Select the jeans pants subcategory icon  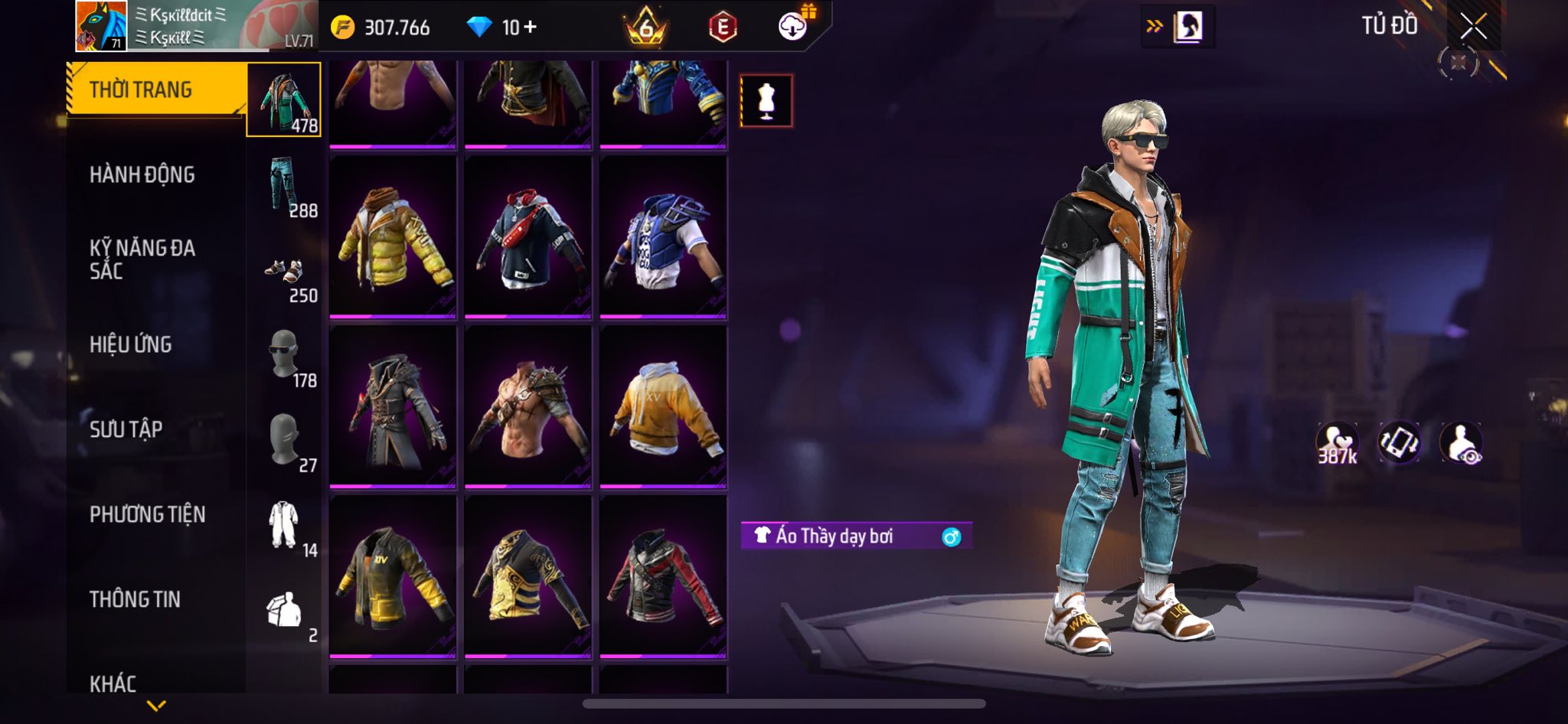pyautogui.click(x=284, y=185)
